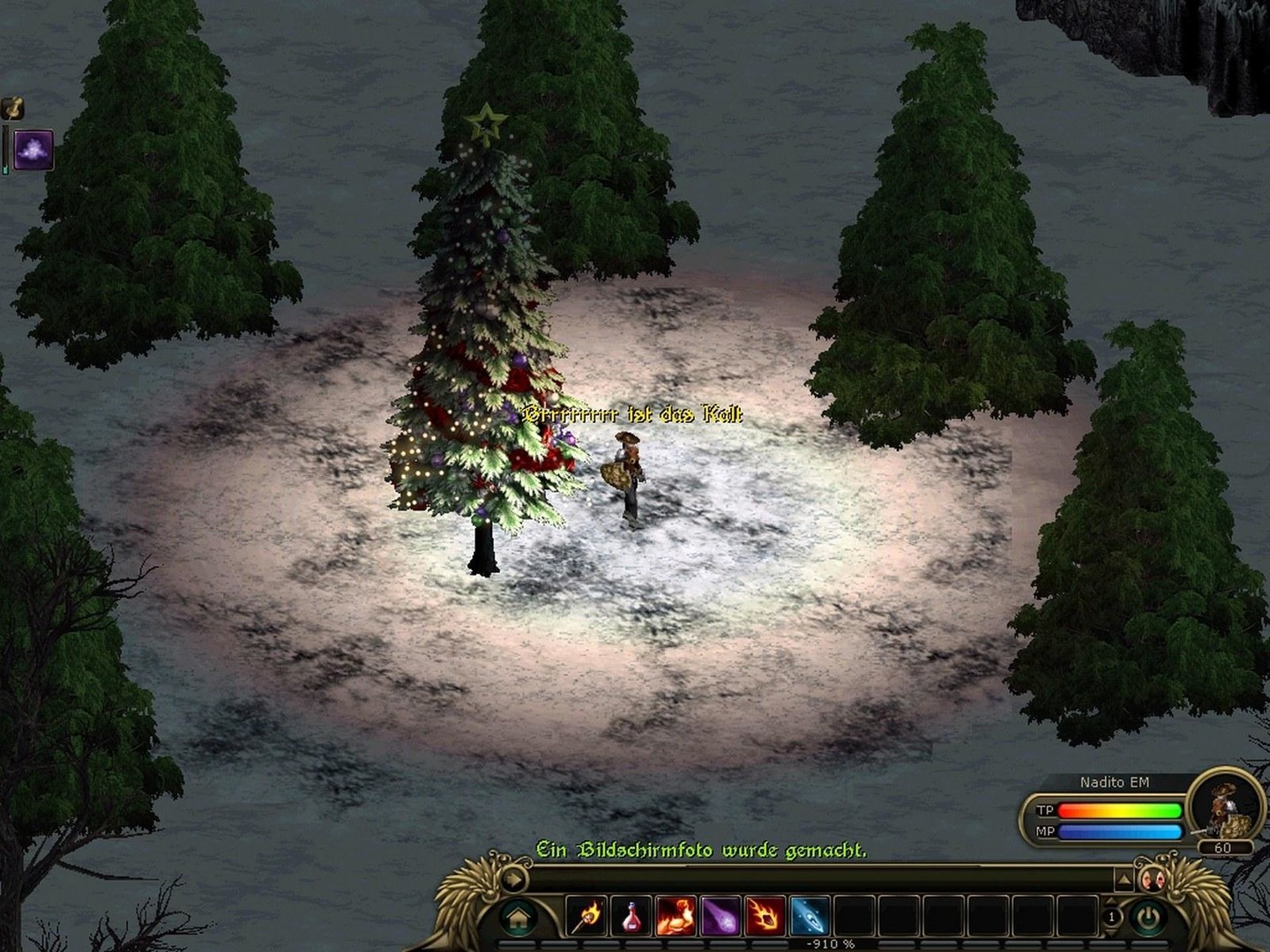Click the rainbow TP health bar
The width and height of the screenshot is (1270, 952).
pos(1119,810)
